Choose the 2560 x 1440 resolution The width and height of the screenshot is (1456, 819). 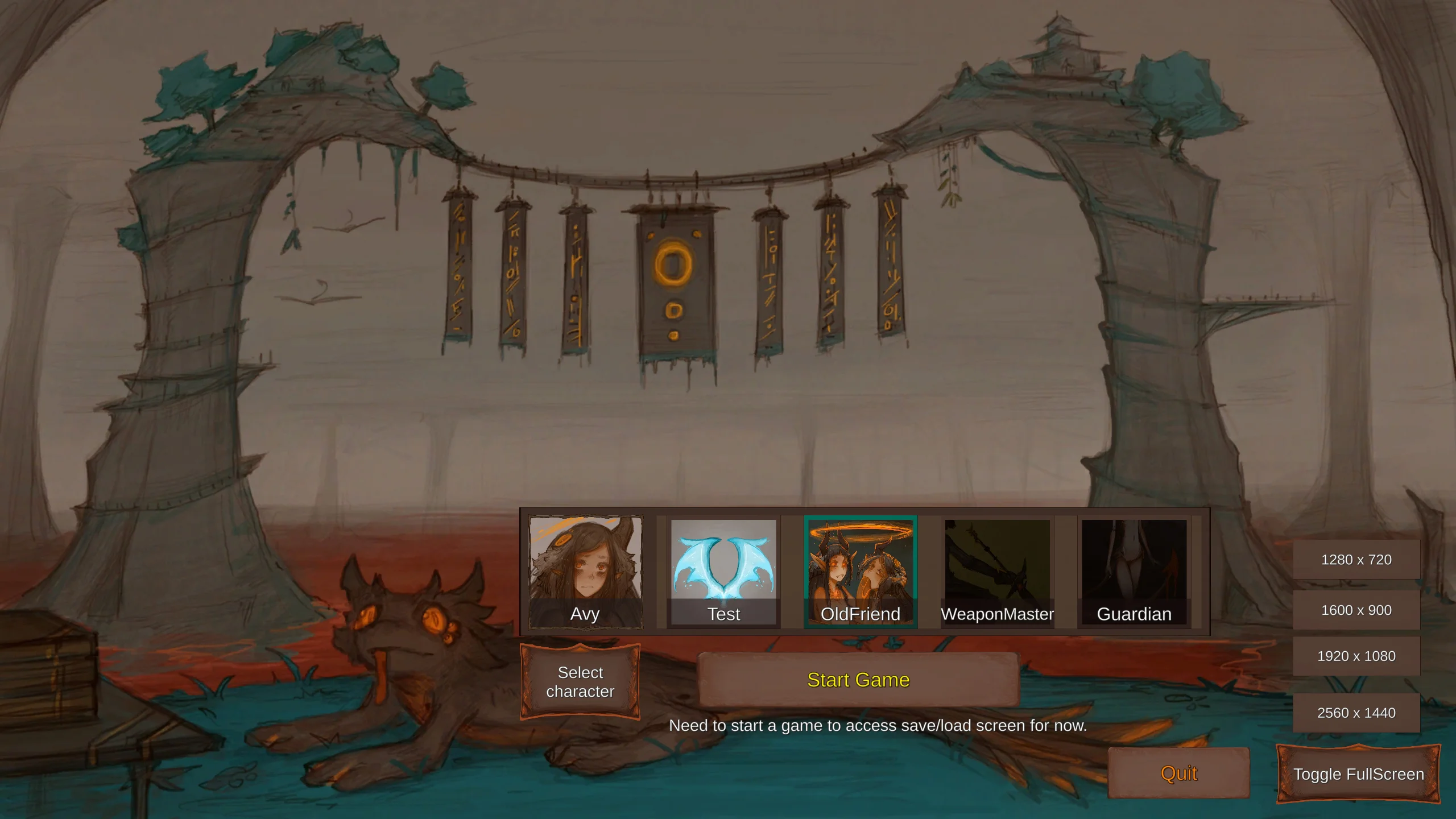(x=1356, y=713)
